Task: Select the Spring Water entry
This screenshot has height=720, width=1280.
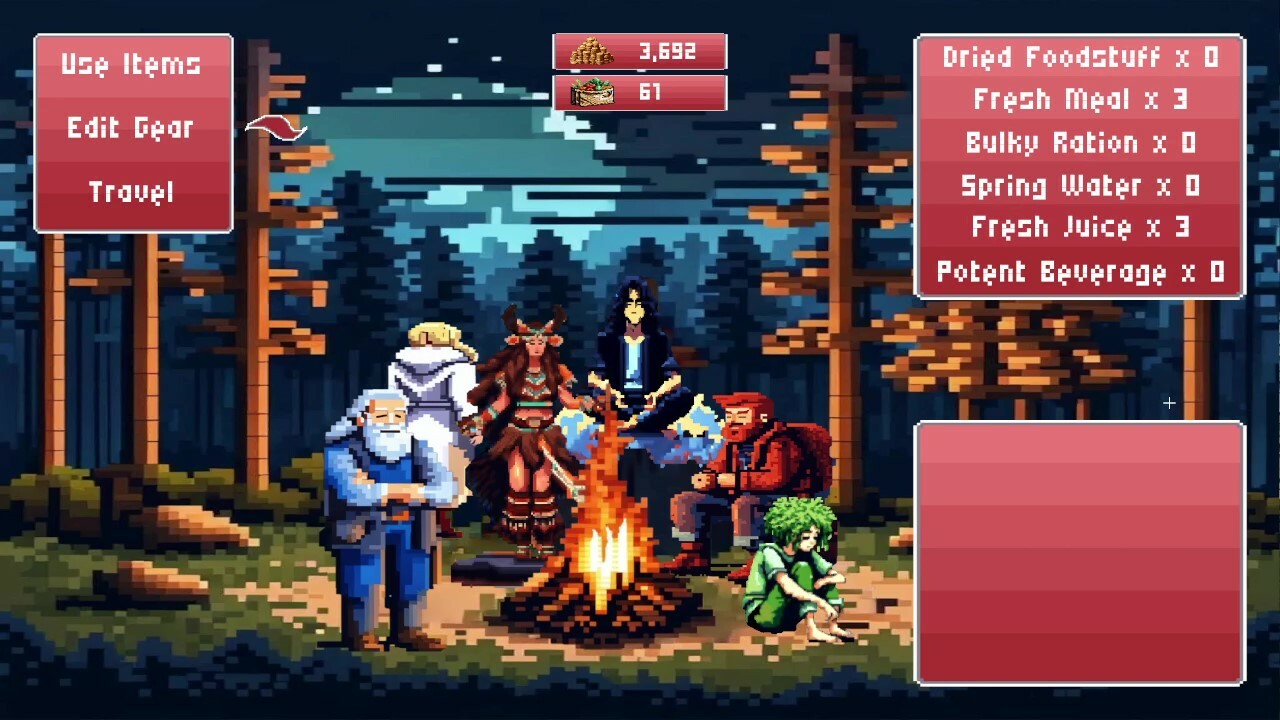Action: [x=1080, y=186]
